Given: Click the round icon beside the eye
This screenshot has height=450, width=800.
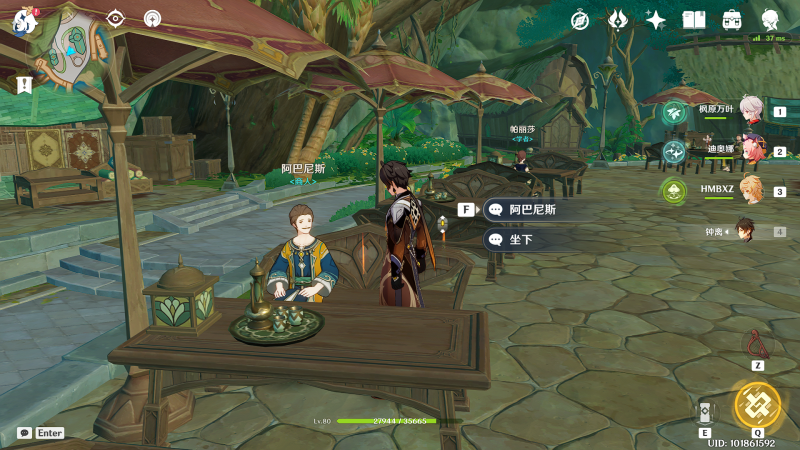Looking at the screenshot, I should click(x=152, y=18).
